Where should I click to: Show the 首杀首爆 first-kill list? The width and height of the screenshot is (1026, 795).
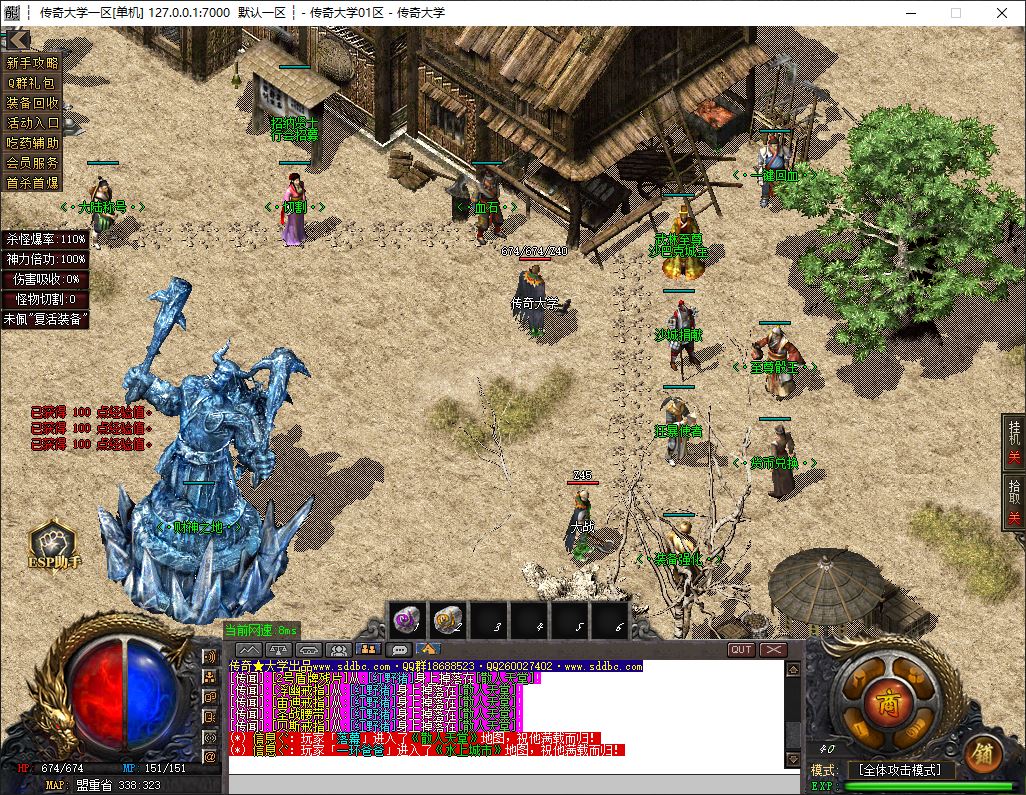tap(32, 183)
